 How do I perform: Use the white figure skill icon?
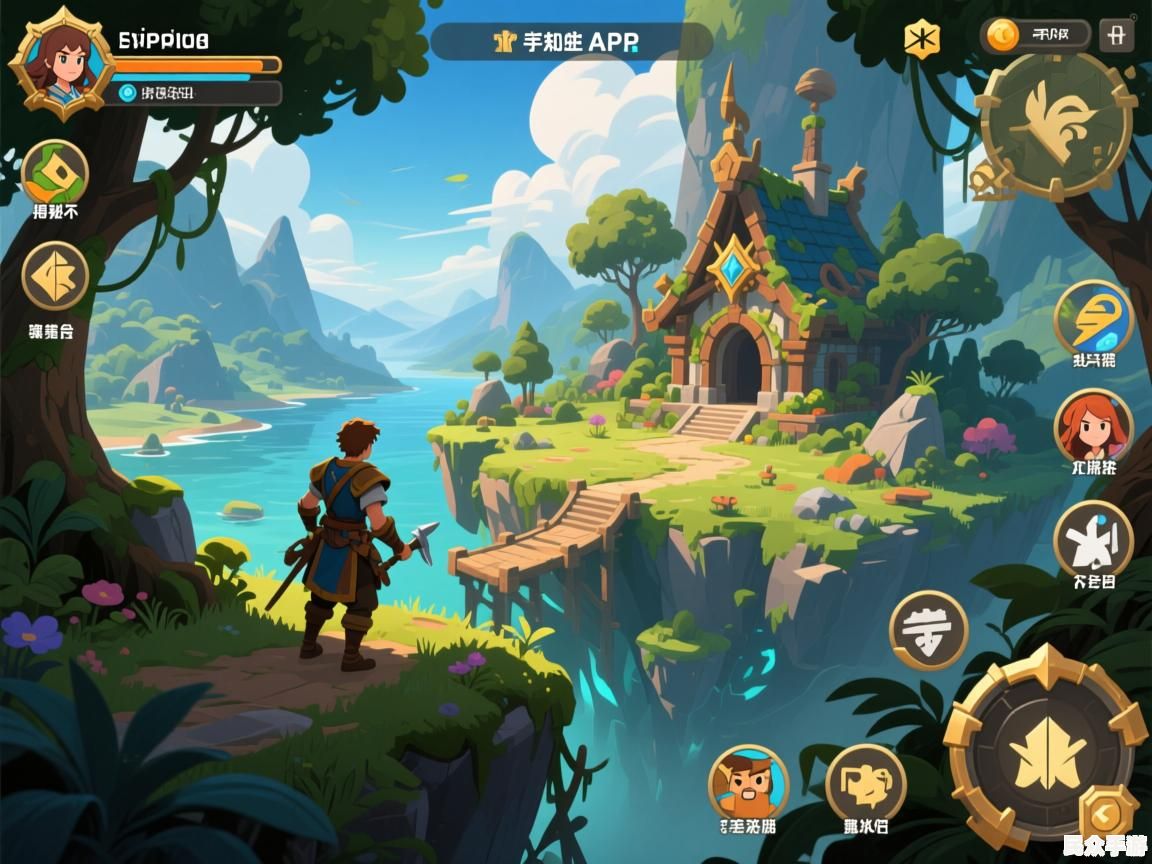(x=1093, y=539)
